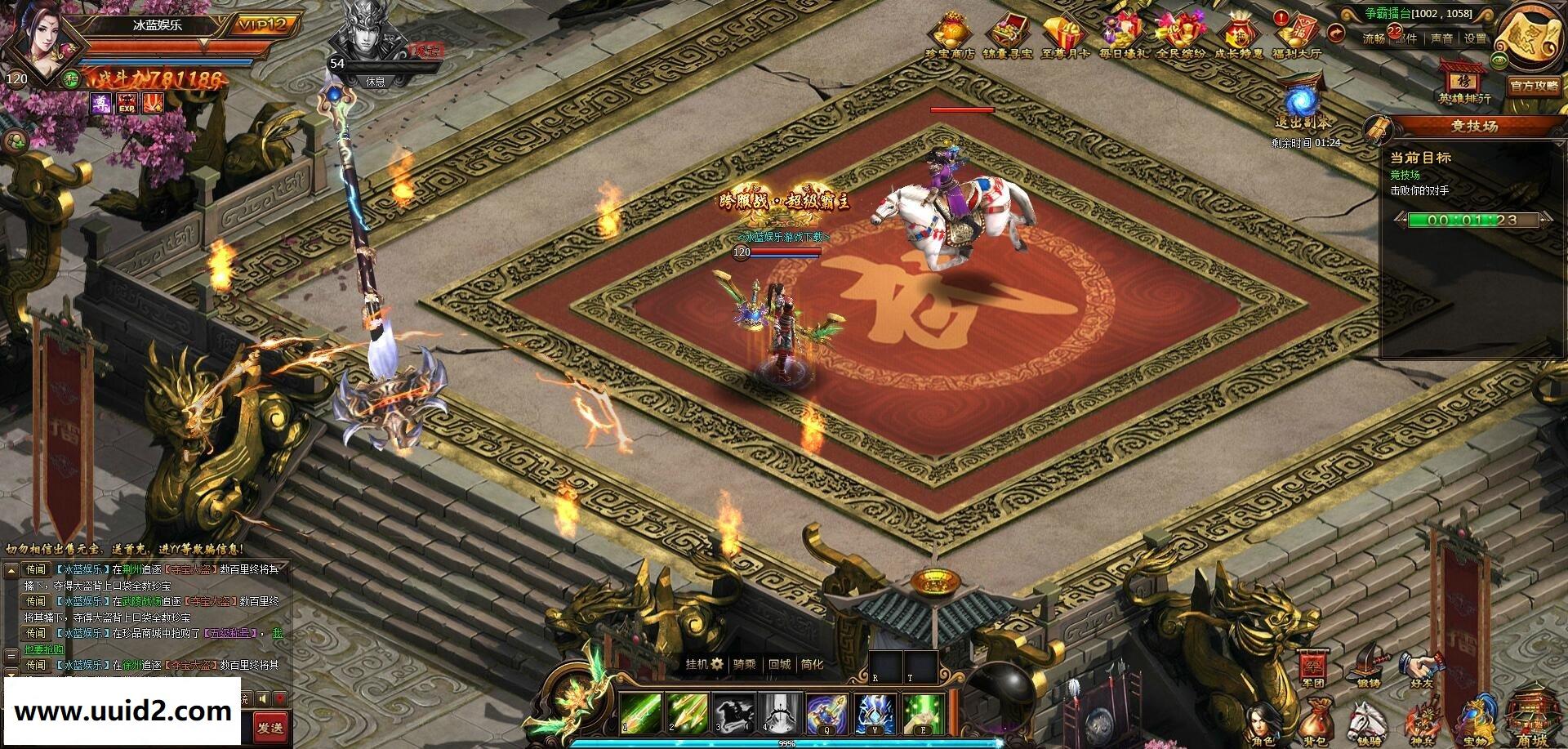Open the 英雄排行 hero rankings
The width and height of the screenshot is (1568, 749).
point(1464,82)
